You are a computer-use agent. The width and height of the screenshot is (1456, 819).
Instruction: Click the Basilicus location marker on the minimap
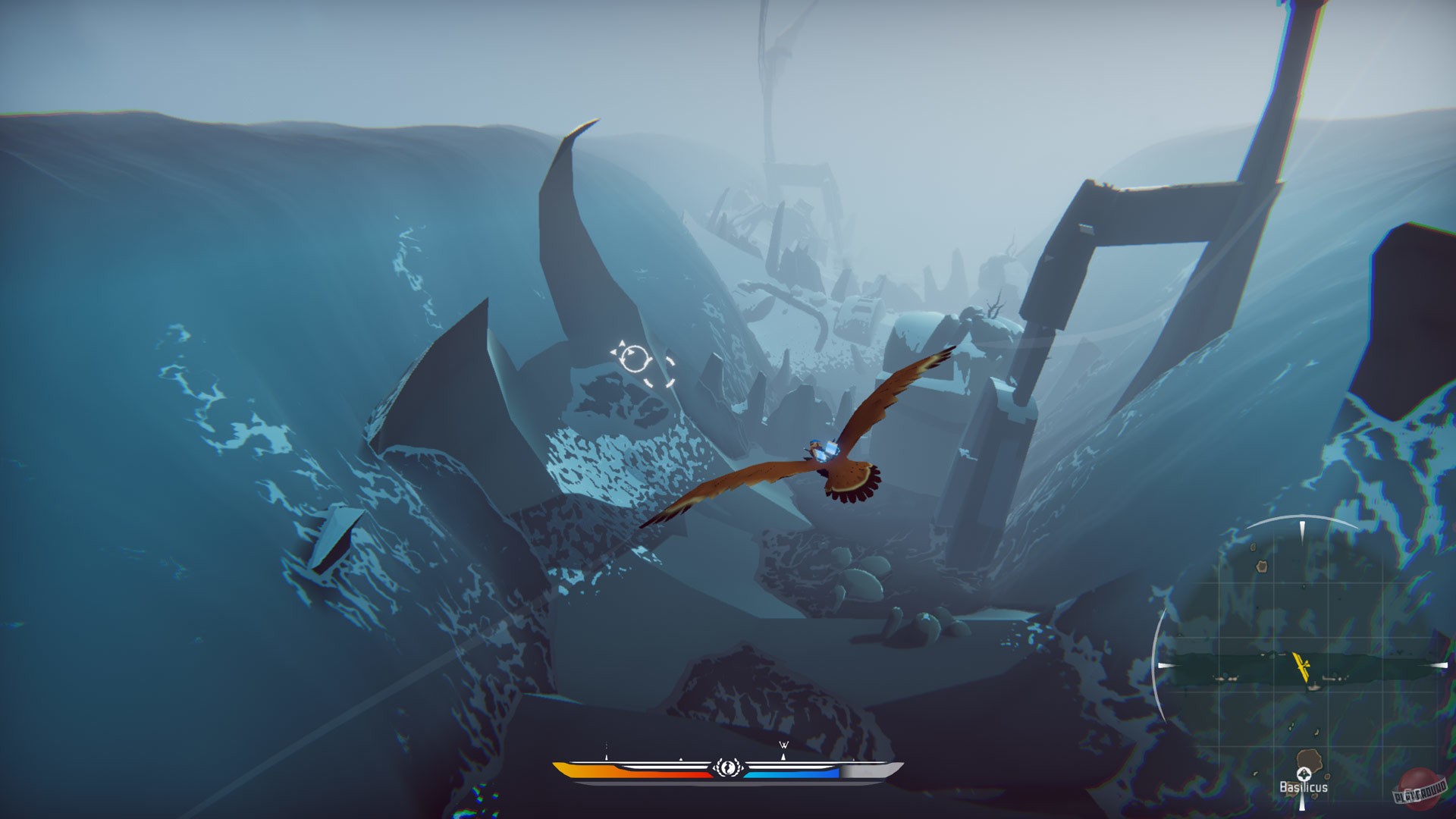(x=1304, y=775)
